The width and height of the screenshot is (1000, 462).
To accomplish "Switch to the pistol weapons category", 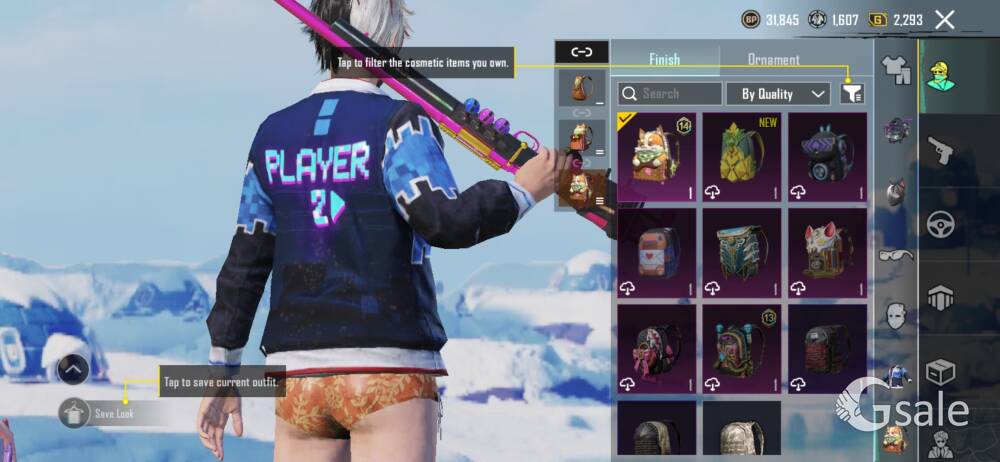I will [x=940, y=150].
